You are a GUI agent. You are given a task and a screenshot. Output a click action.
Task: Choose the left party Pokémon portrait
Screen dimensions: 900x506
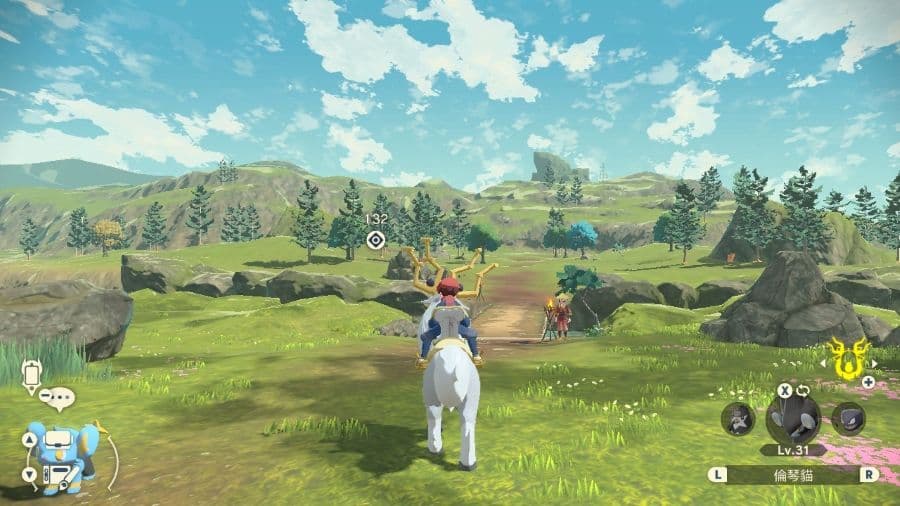[x=738, y=418]
